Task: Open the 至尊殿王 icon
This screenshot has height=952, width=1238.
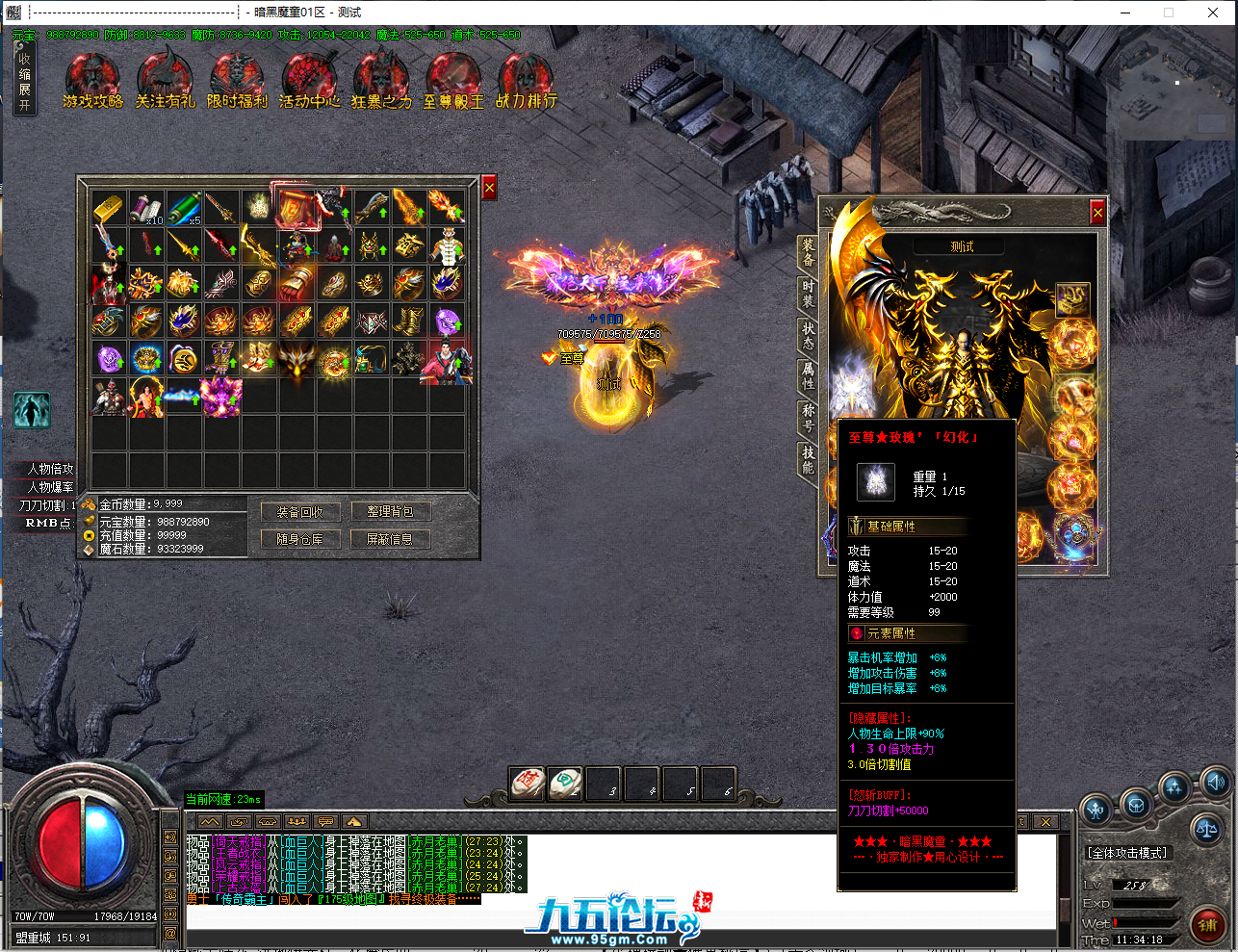Action: click(x=453, y=81)
